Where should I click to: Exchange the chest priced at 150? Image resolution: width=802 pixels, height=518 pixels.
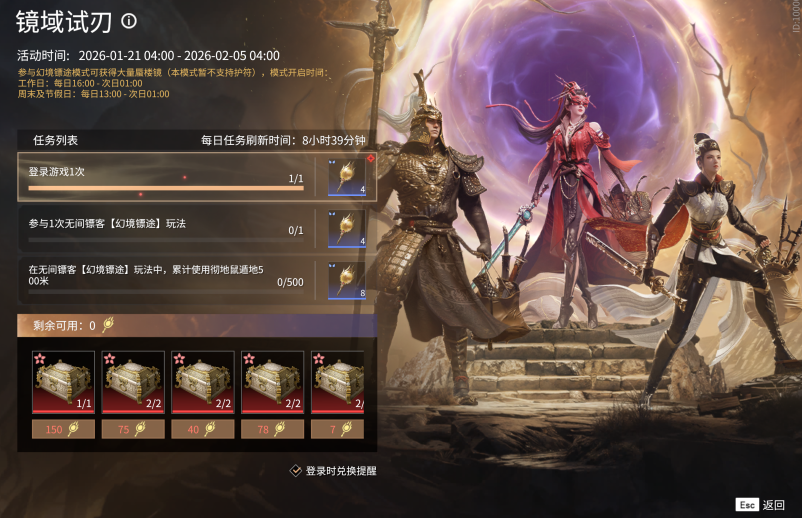click(63, 429)
